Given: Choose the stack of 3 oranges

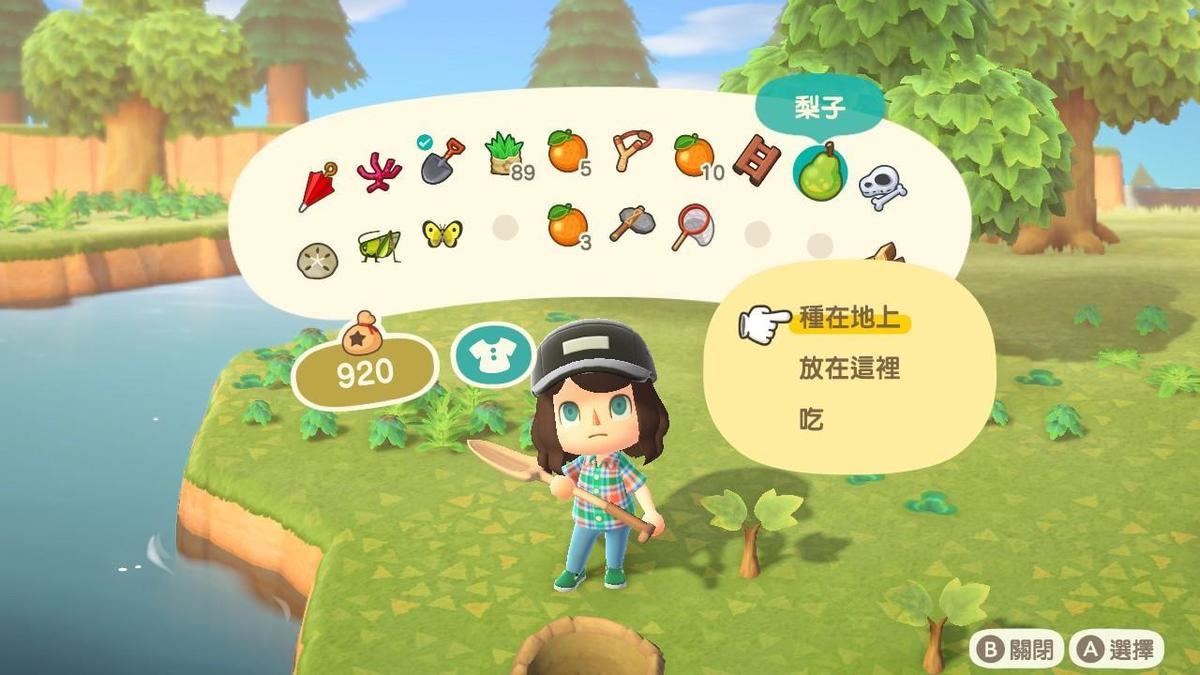Looking at the screenshot, I should [x=567, y=226].
